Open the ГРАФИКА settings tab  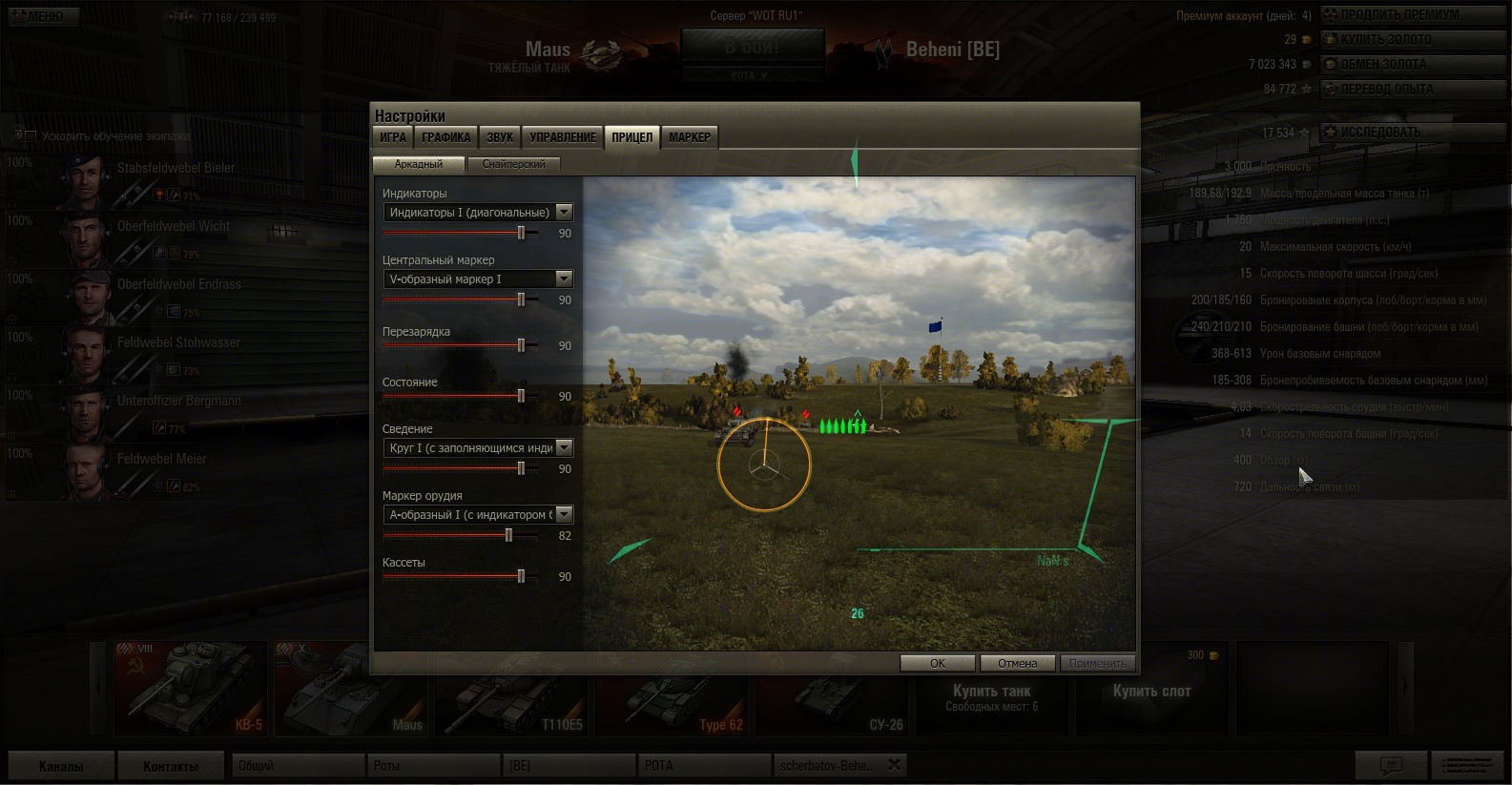tap(446, 137)
